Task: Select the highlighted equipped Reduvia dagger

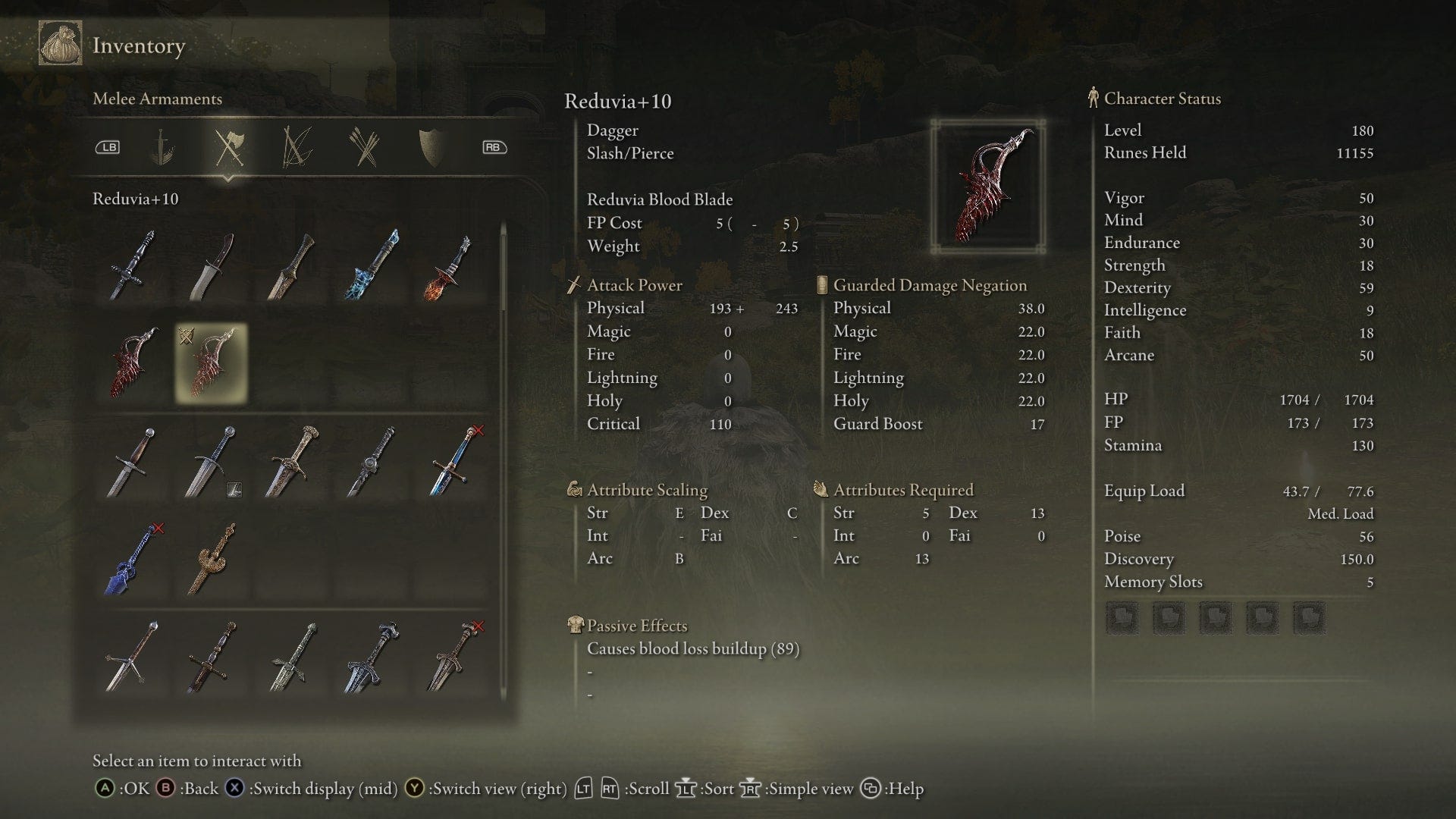Action: 211,363
